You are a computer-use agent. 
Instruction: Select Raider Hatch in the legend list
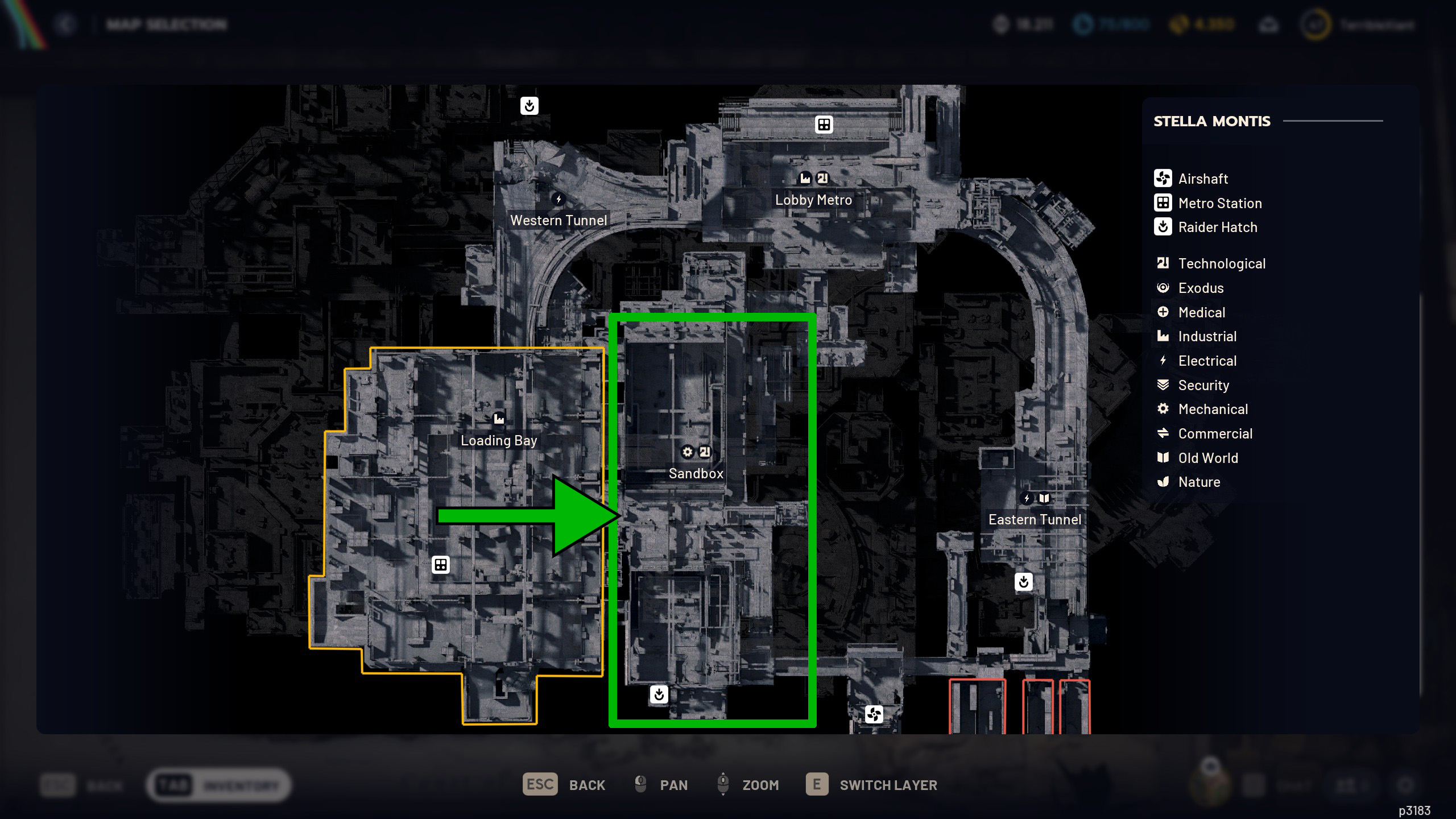[x=1217, y=227]
